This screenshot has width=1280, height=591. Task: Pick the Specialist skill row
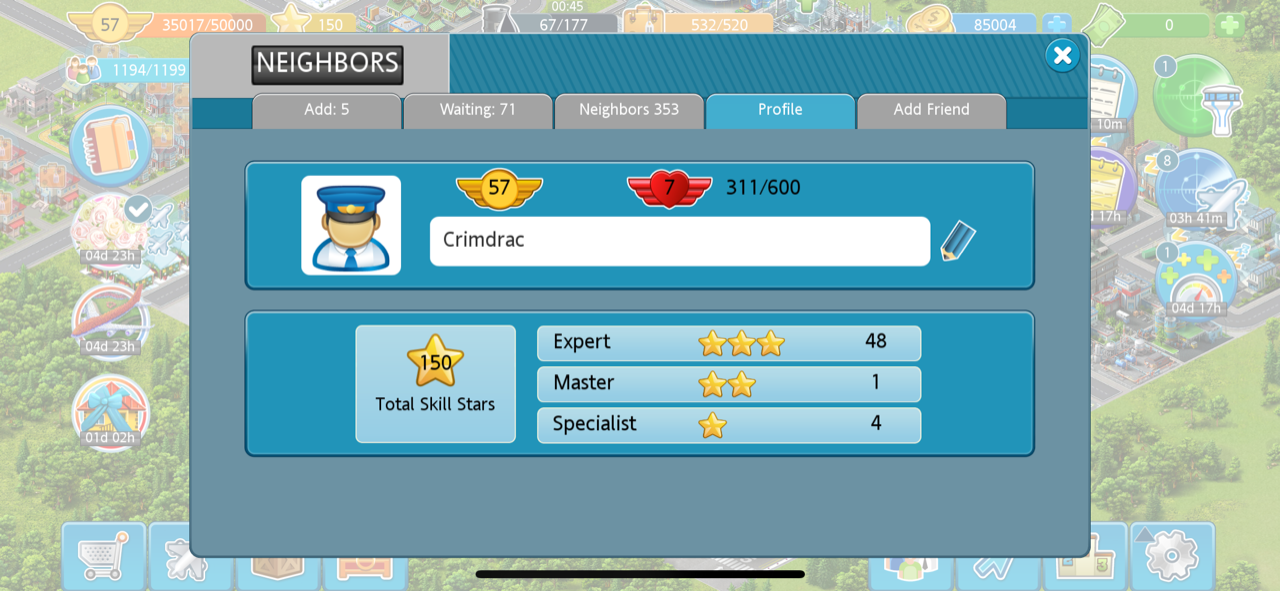pyautogui.click(x=728, y=424)
